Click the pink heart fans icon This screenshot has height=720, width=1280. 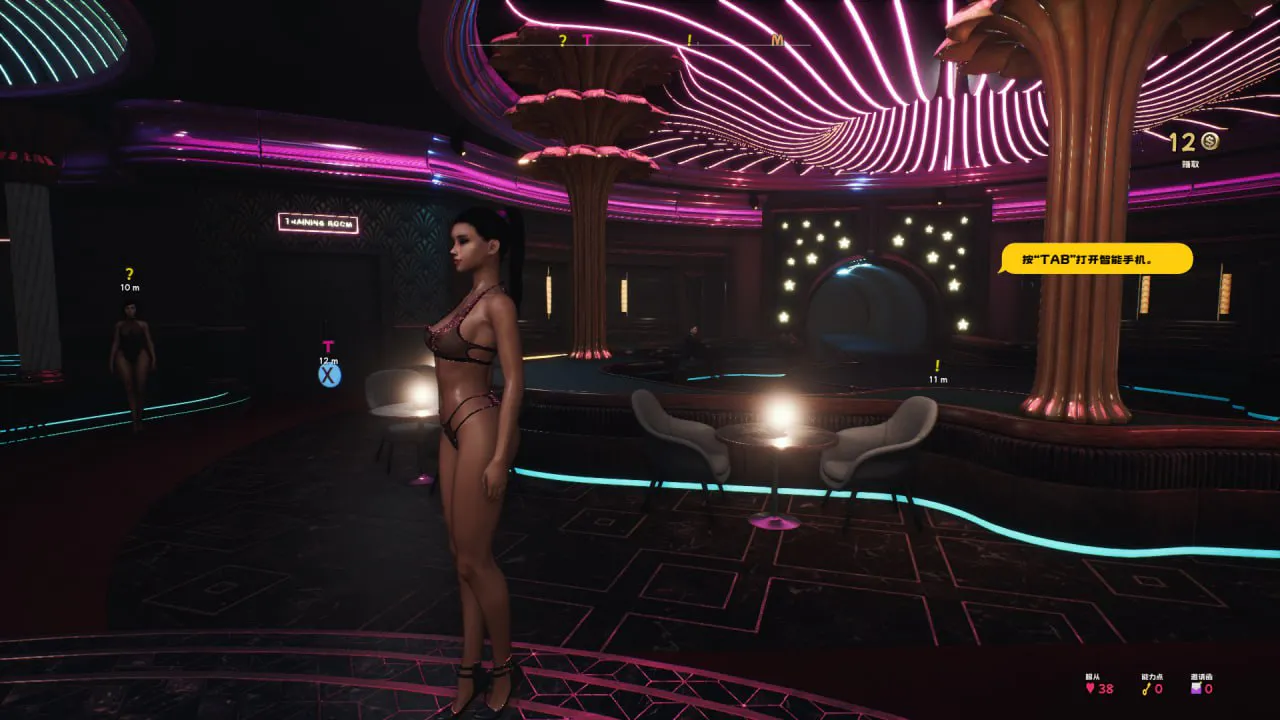(1090, 688)
